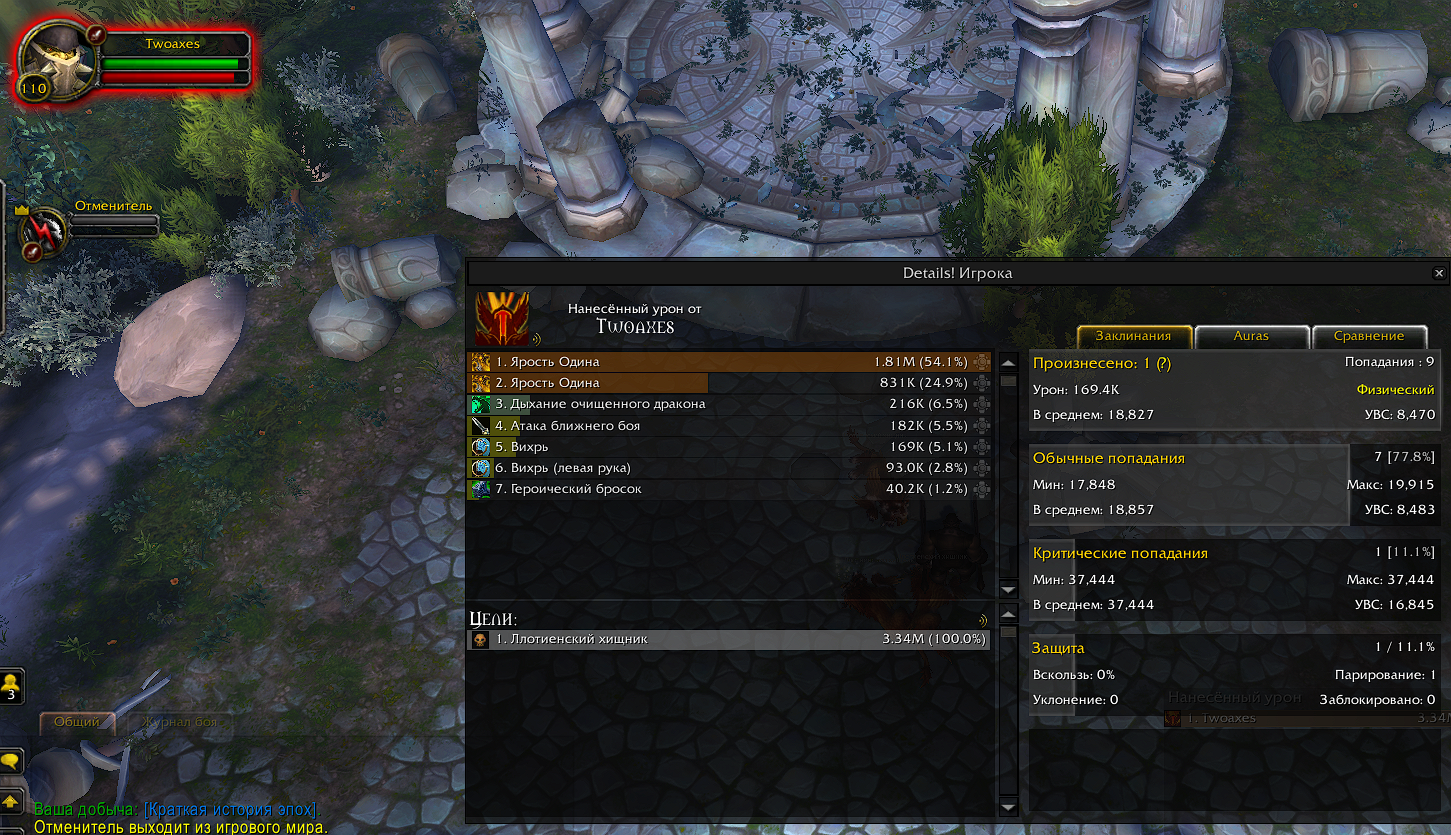Switch to the Заклинания tab
The width and height of the screenshot is (1451, 835).
coord(1133,336)
